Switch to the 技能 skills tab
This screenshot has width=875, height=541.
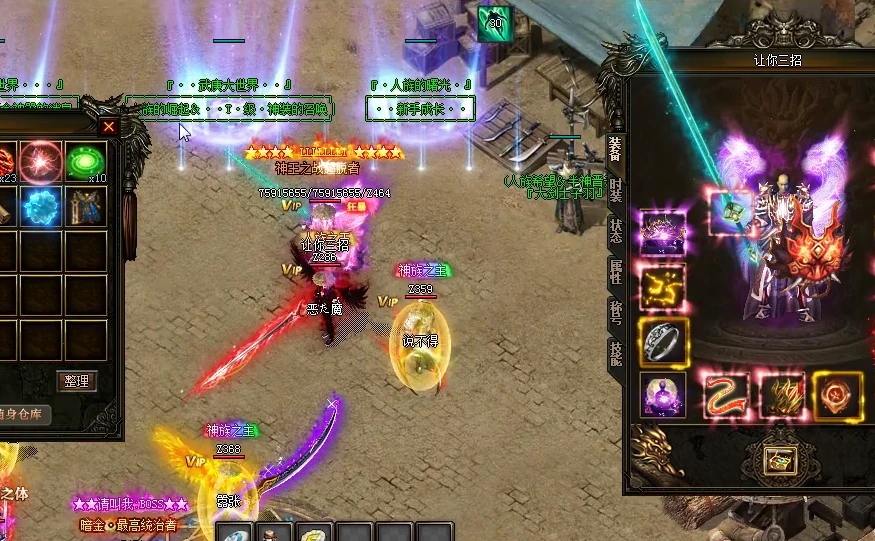(x=614, y=350)
